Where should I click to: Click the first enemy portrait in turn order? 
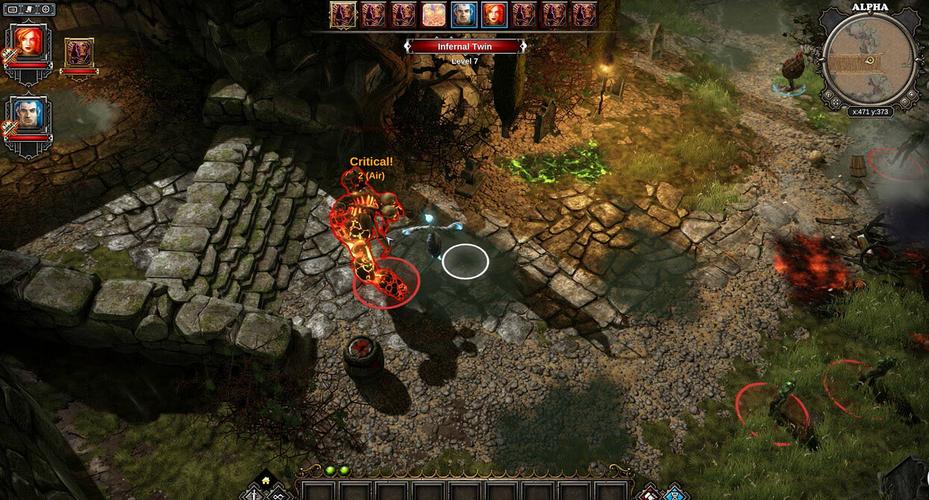point(344,14)
